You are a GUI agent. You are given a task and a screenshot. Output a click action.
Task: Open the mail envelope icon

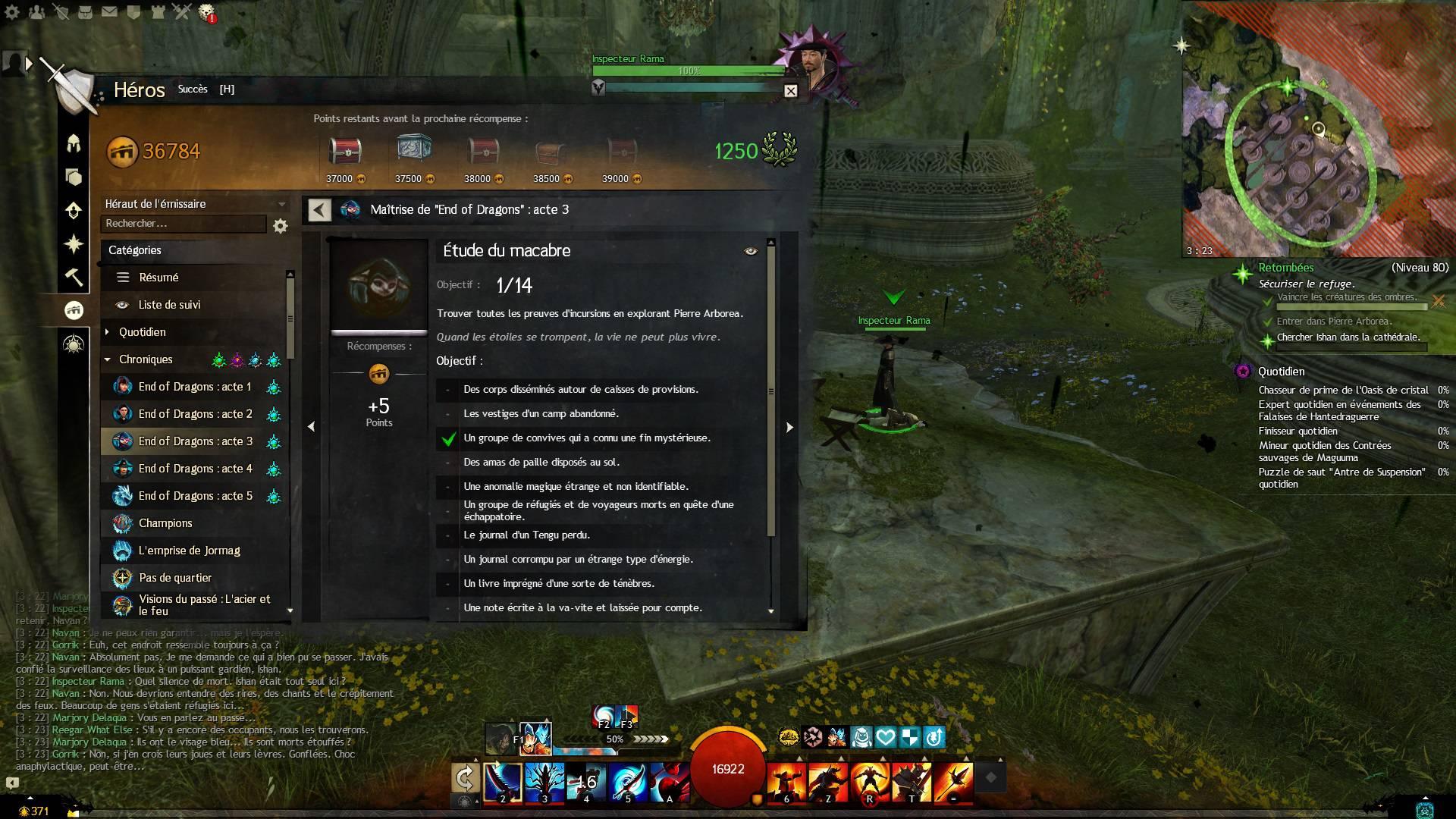(109, 11)
